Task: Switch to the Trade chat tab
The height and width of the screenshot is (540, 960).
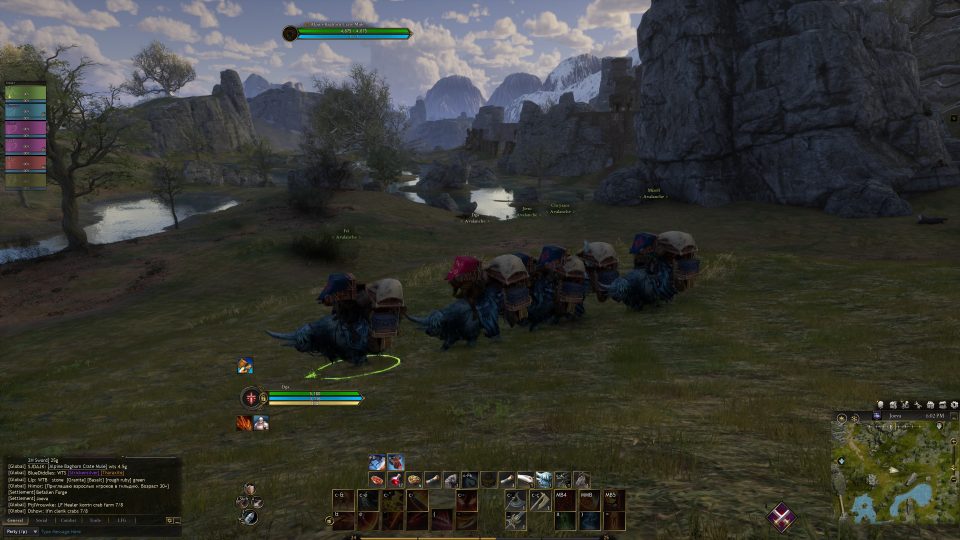Action: tap(95, 520)
